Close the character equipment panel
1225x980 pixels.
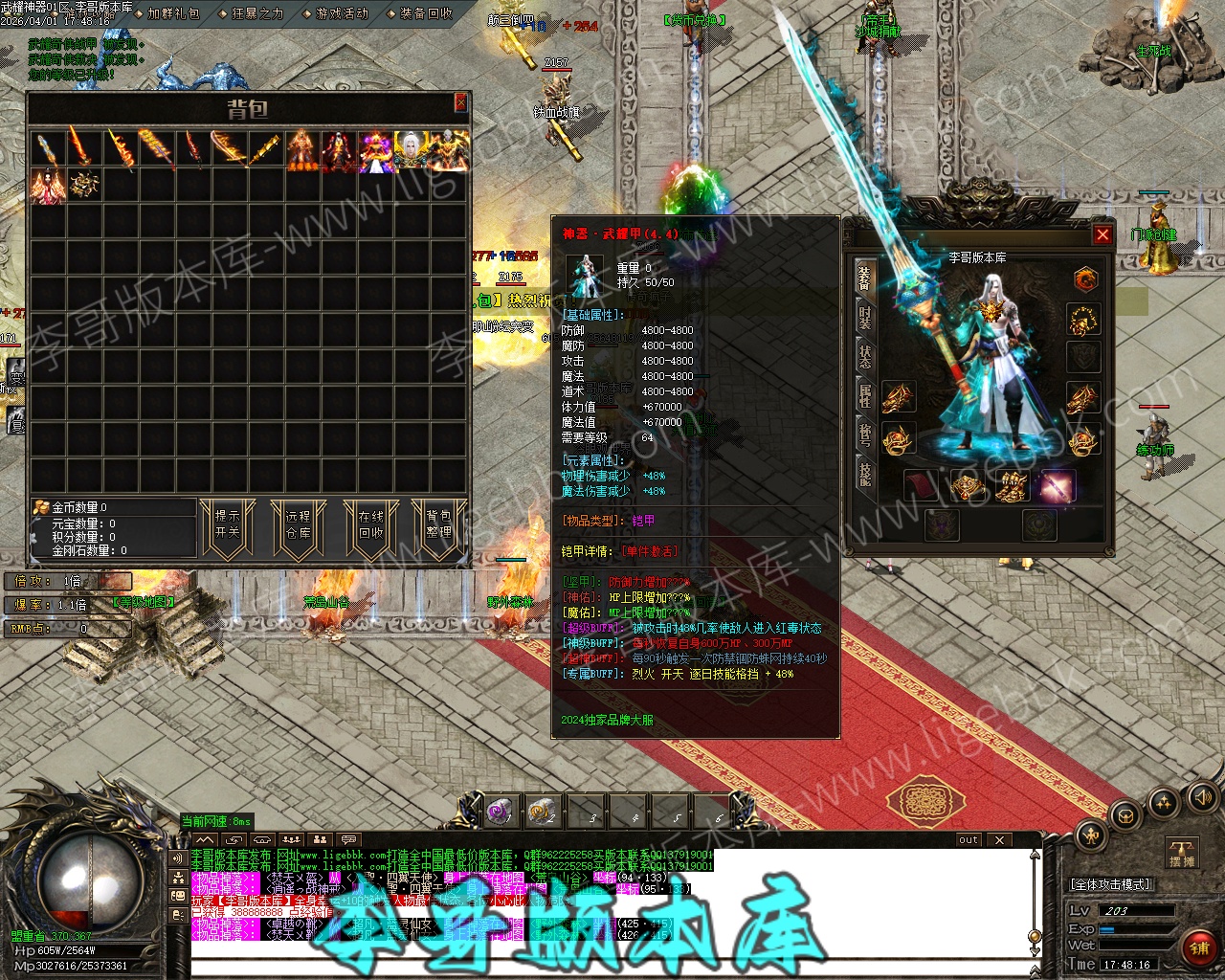tap(1102, 234)
